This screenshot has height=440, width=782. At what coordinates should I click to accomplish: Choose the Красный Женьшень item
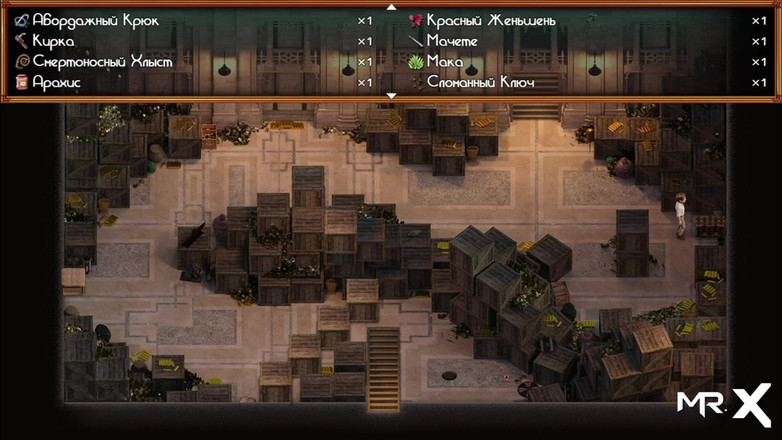(x=491, y=20)
